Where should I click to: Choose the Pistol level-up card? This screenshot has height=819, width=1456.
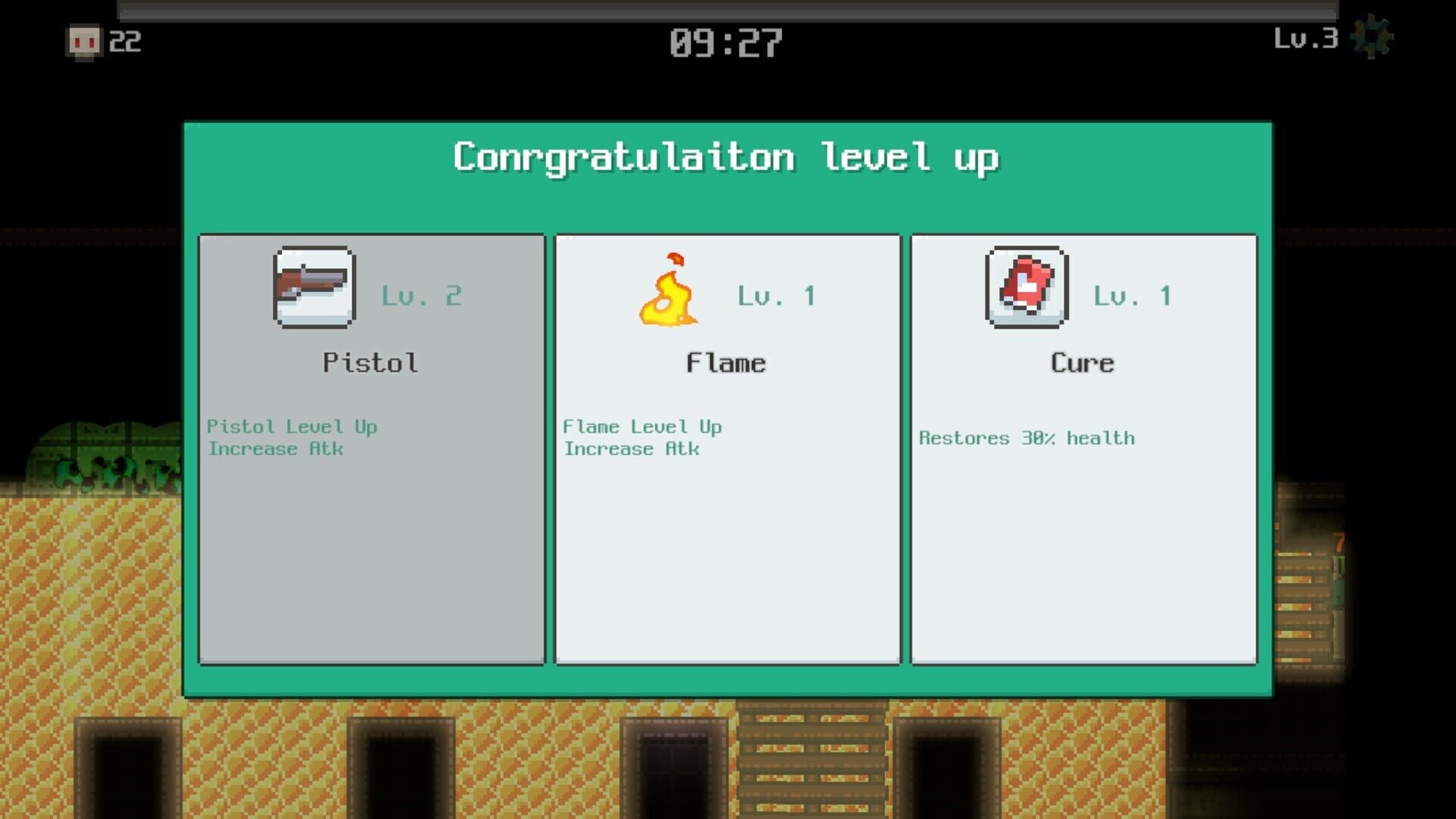pyautogui.click(x=371, y=449)
